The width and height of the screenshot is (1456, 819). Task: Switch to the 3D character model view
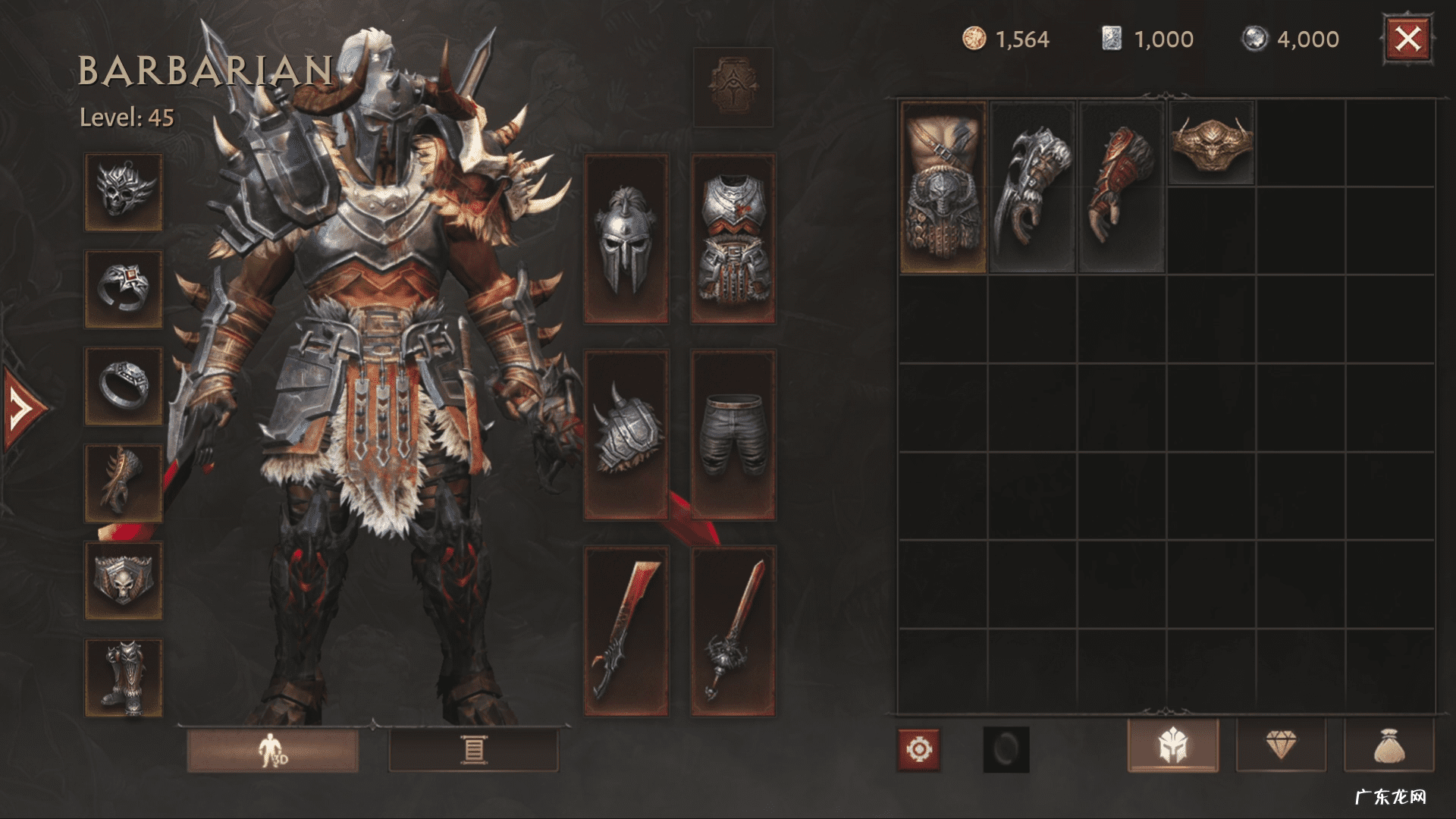272,750
